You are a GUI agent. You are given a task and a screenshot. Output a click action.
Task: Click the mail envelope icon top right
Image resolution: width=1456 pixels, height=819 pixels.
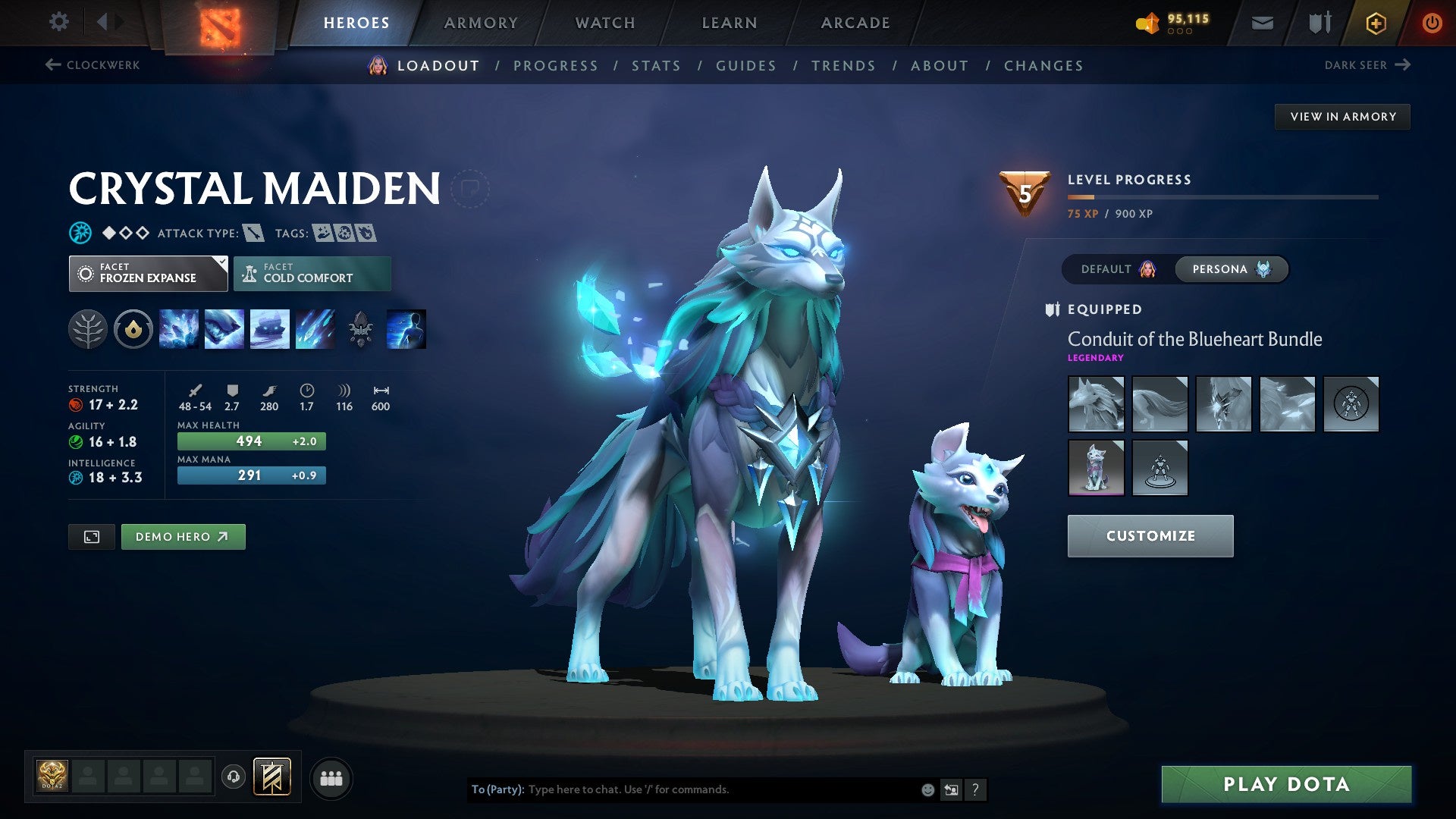click(1261, 23)
